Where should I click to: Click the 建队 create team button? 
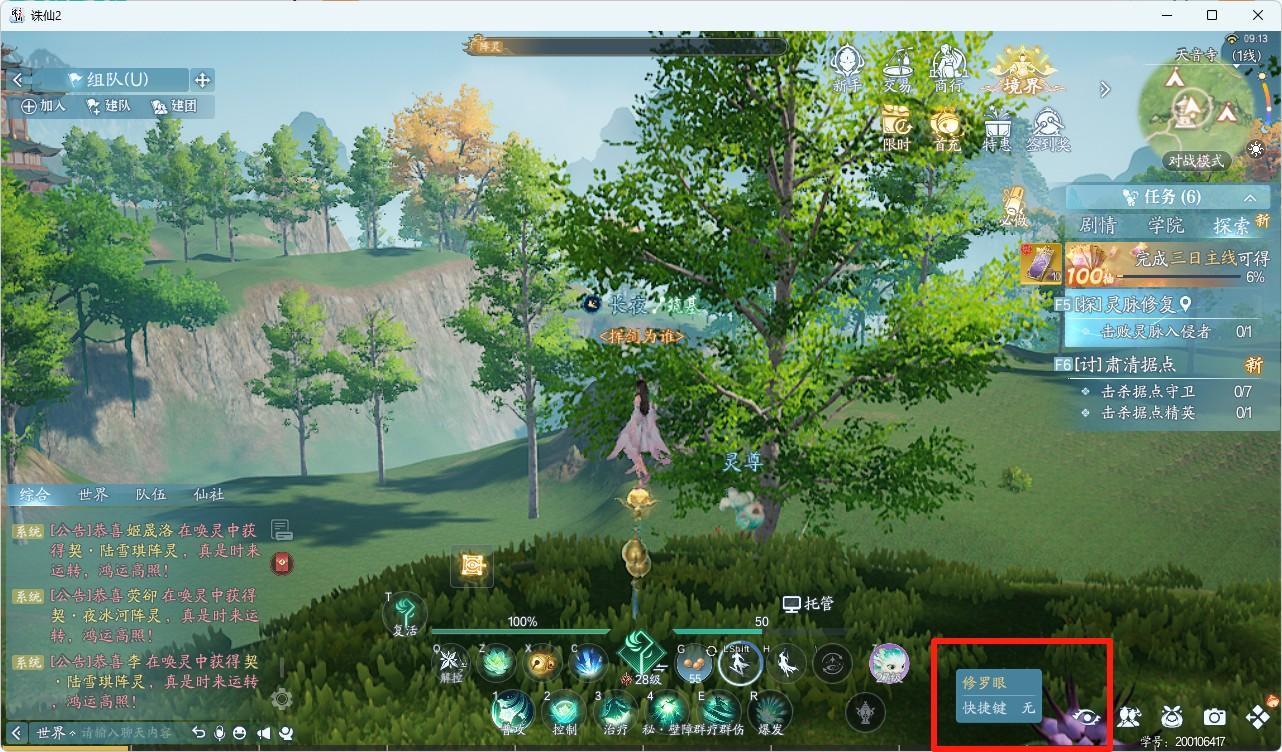click(x=109, y=106)
